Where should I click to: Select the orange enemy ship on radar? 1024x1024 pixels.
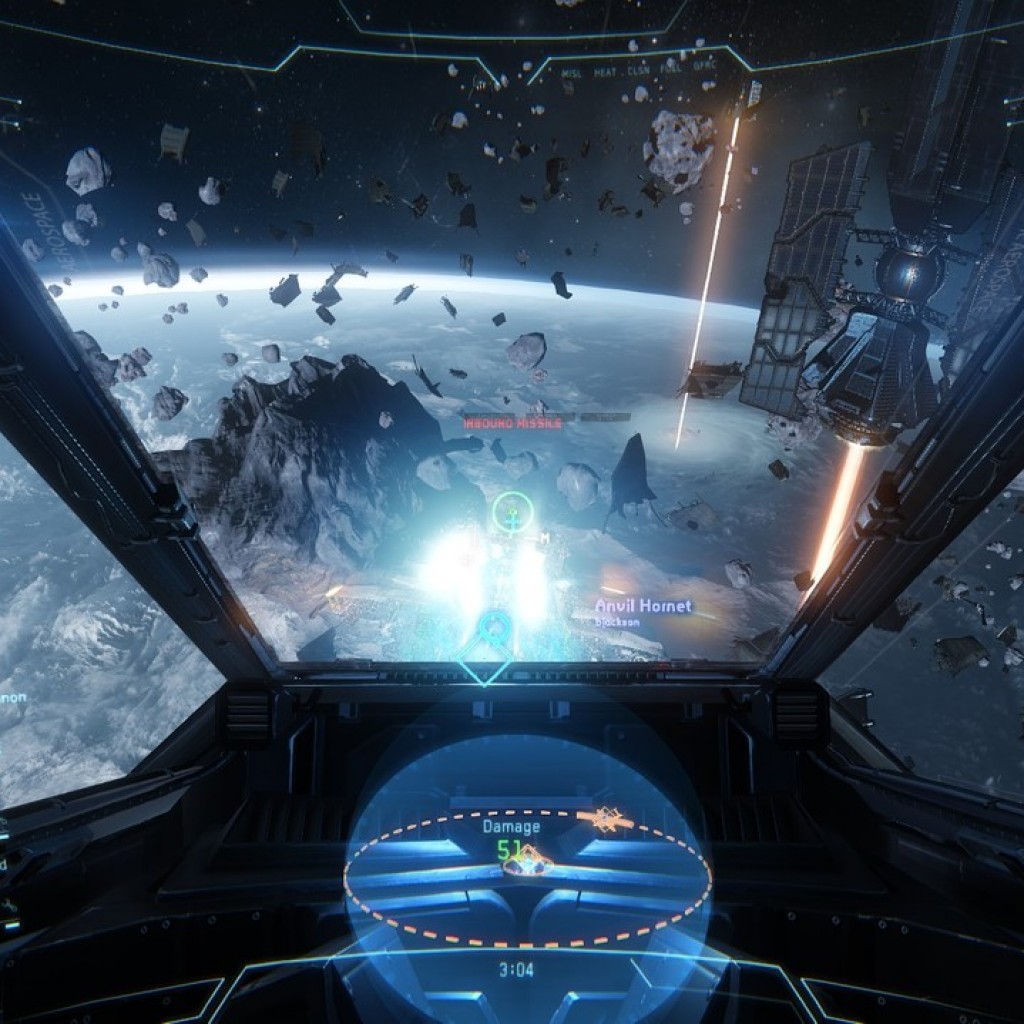tap(606, 820)
